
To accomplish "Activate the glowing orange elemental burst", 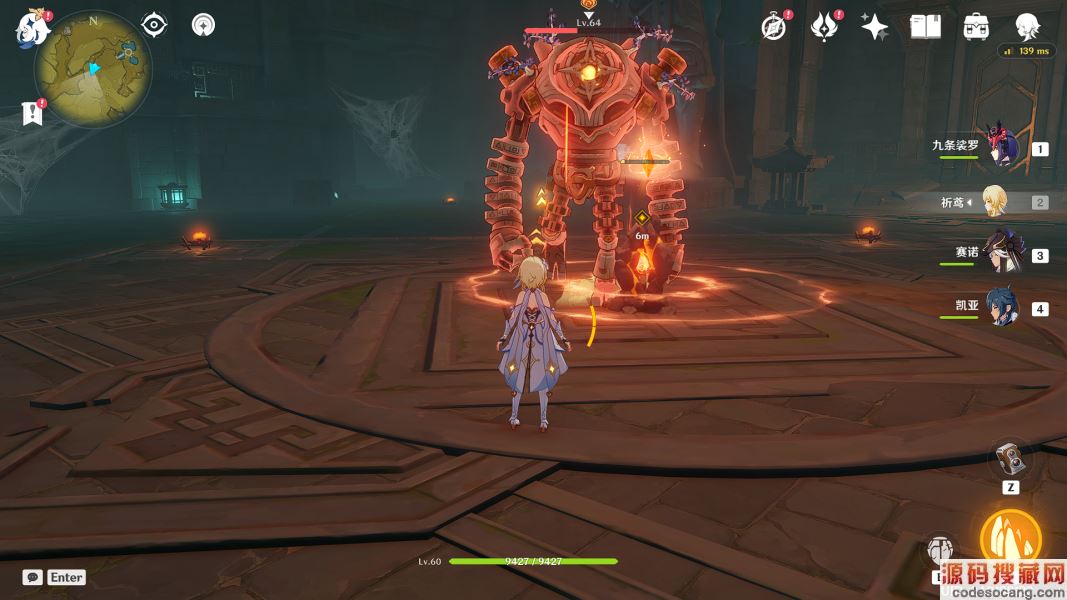I will pos(1011,540).
